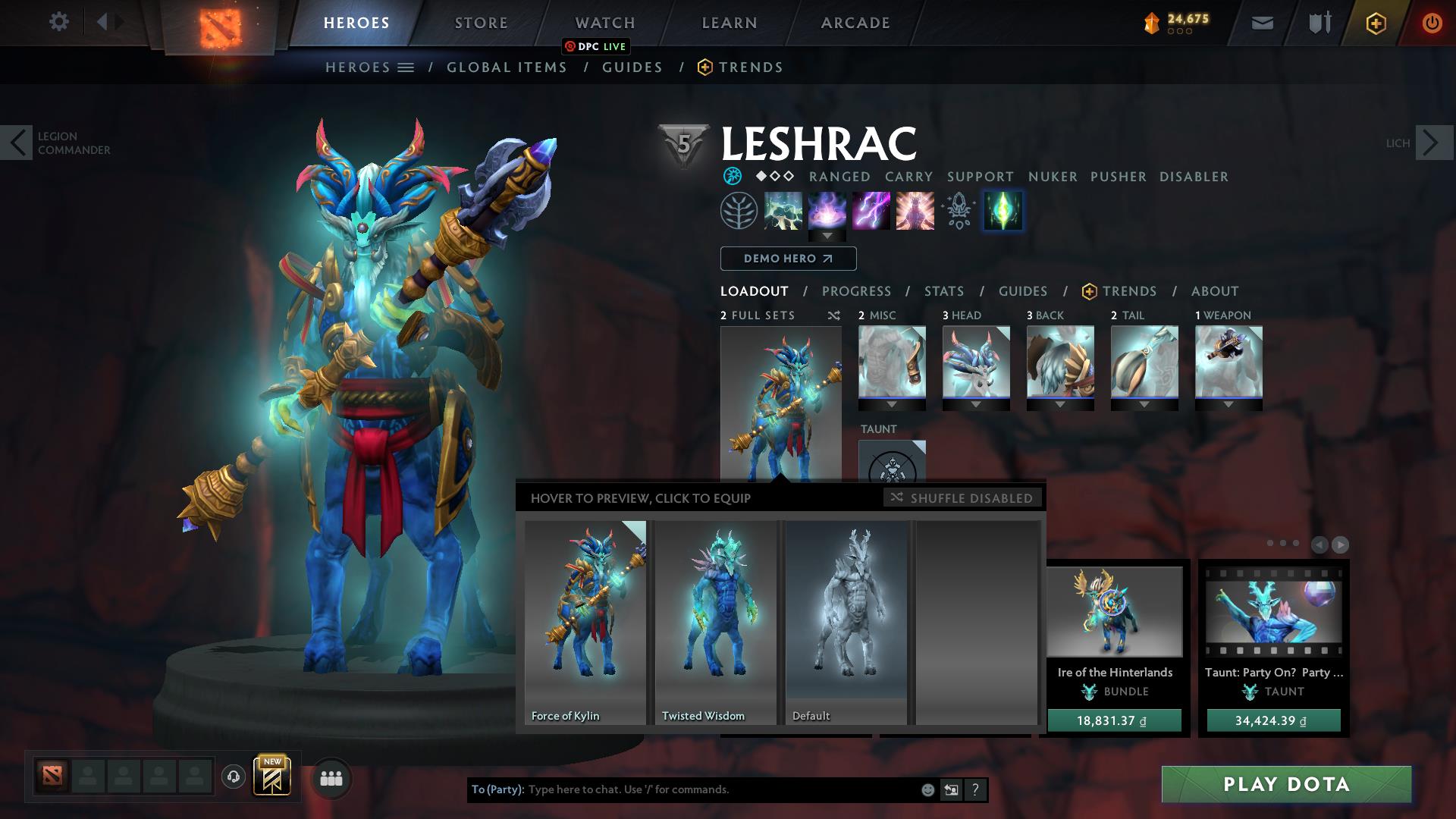Click the power off icon
1456x819 pixels.
1431,24
